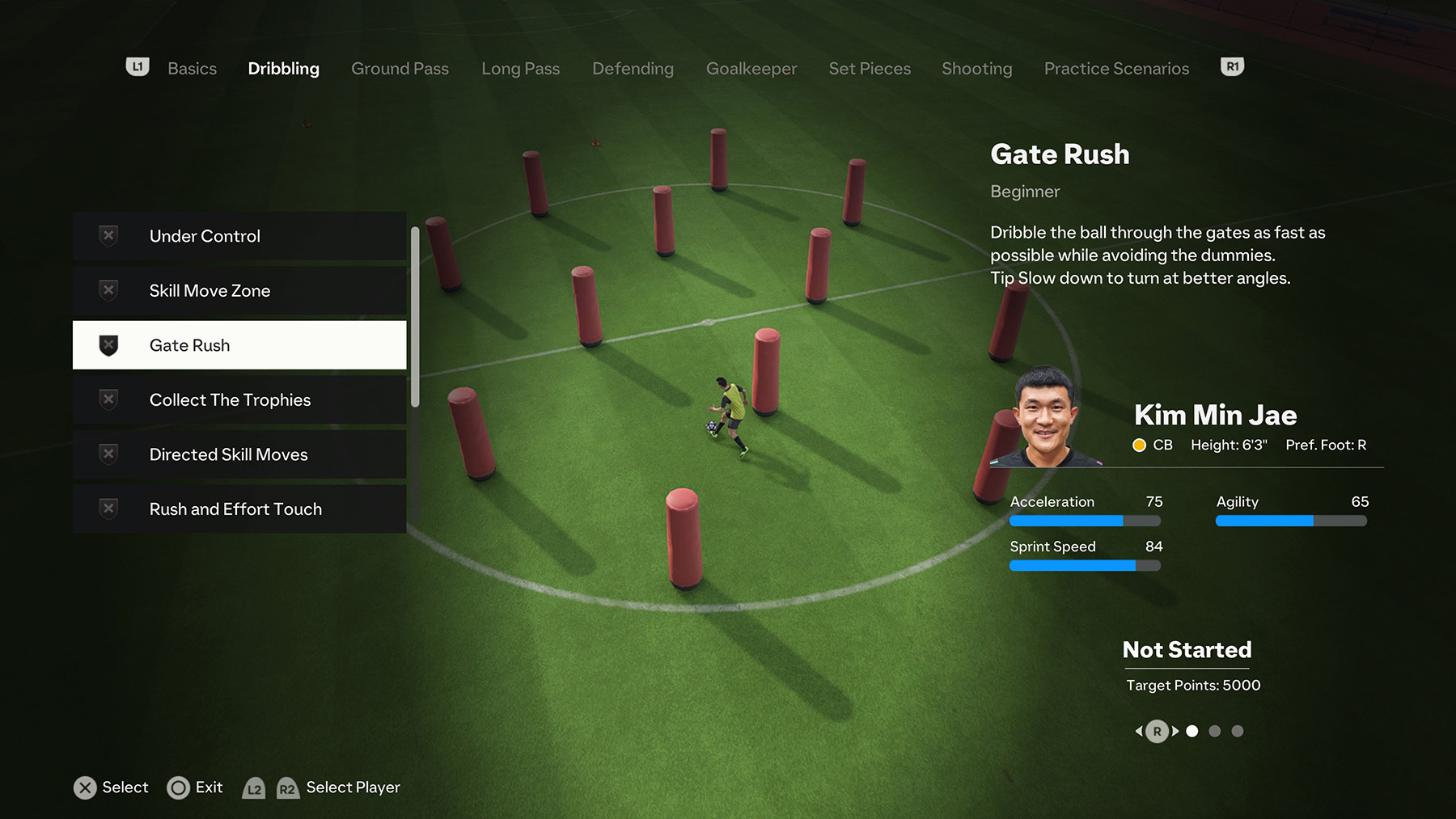
Task: Click the Cross button icon next to Select
Action: coord(85,787)
